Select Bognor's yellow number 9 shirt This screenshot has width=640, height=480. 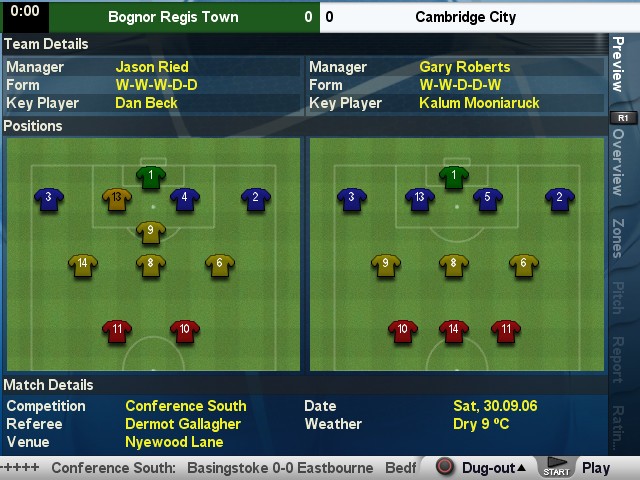pos(150,231)
